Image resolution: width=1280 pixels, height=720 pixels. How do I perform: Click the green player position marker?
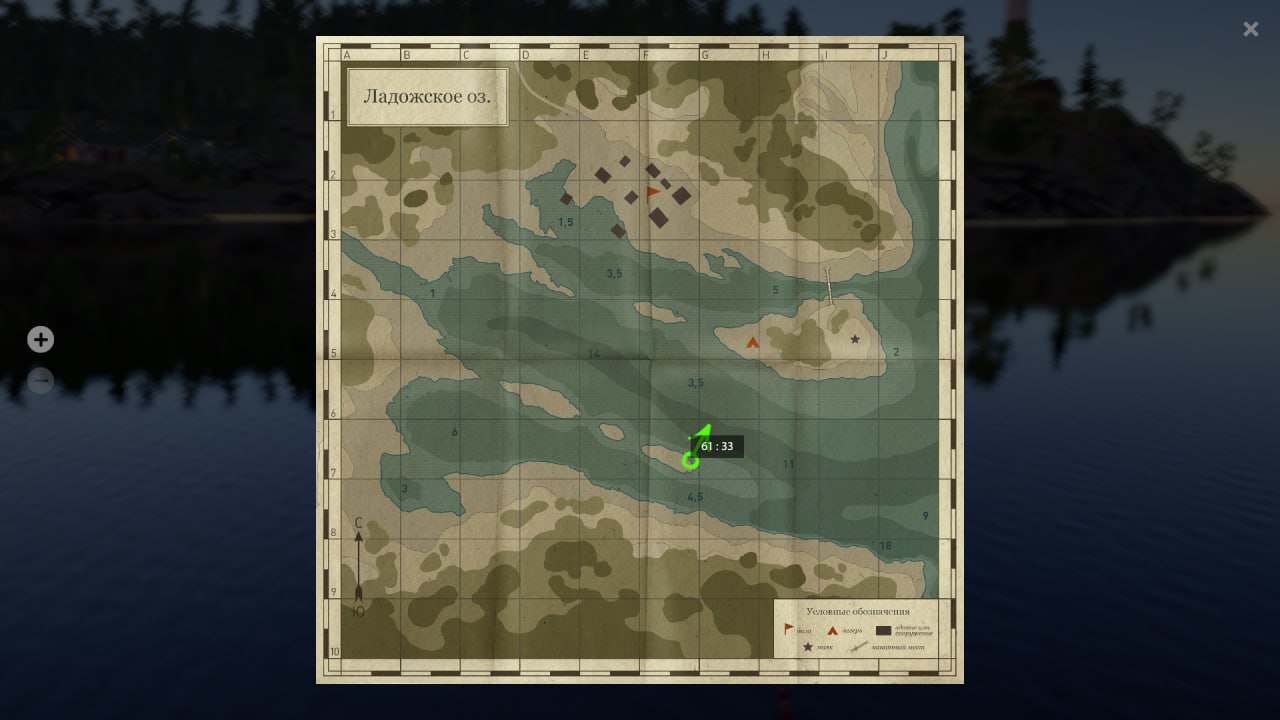click(x=690, y=460)
